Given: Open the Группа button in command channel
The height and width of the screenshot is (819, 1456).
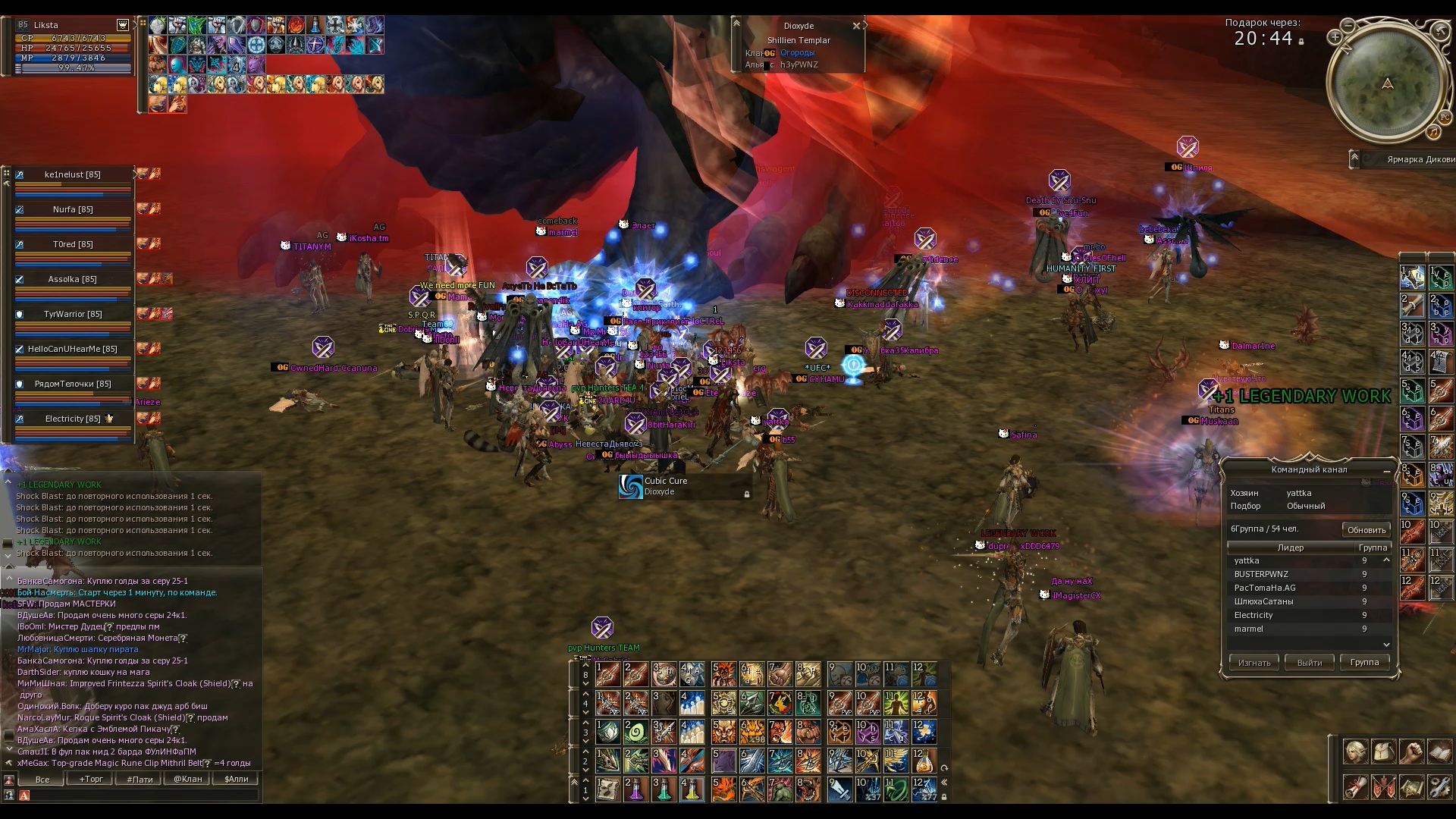Looking at the screenshot, I should click(x=1364, y=662).
